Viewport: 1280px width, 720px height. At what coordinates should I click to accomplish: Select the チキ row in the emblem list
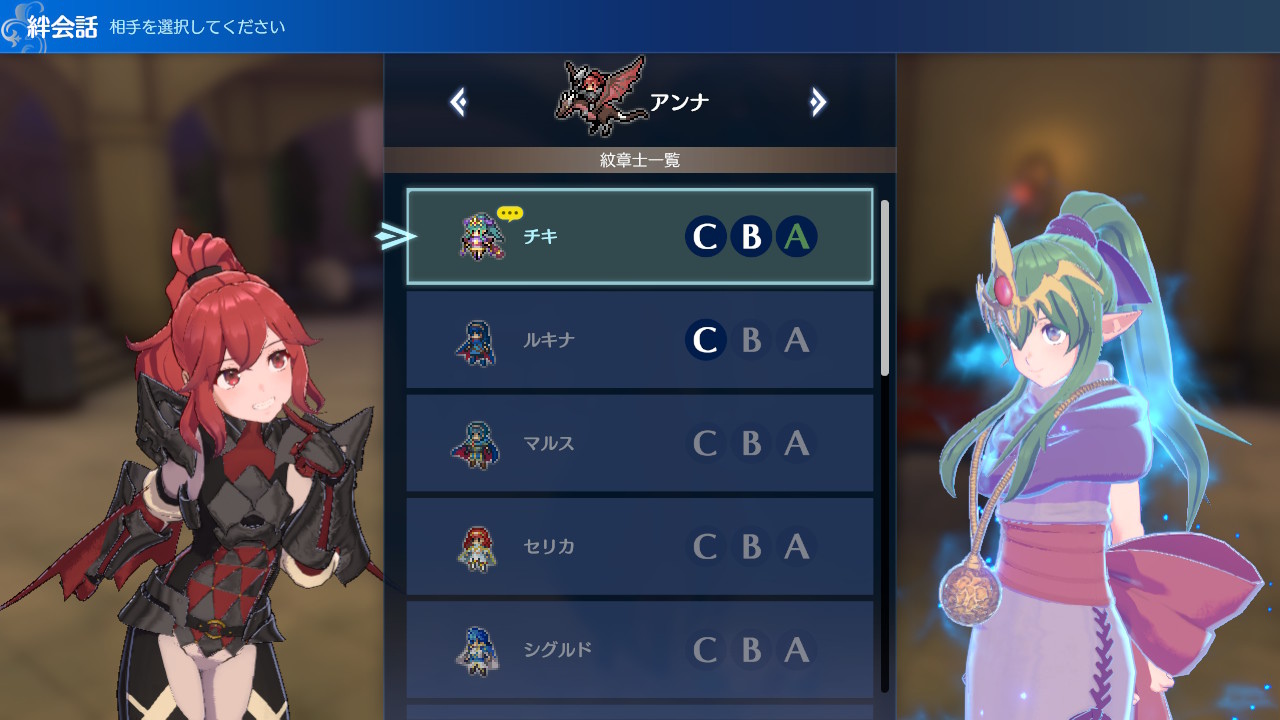pos(639,237)
